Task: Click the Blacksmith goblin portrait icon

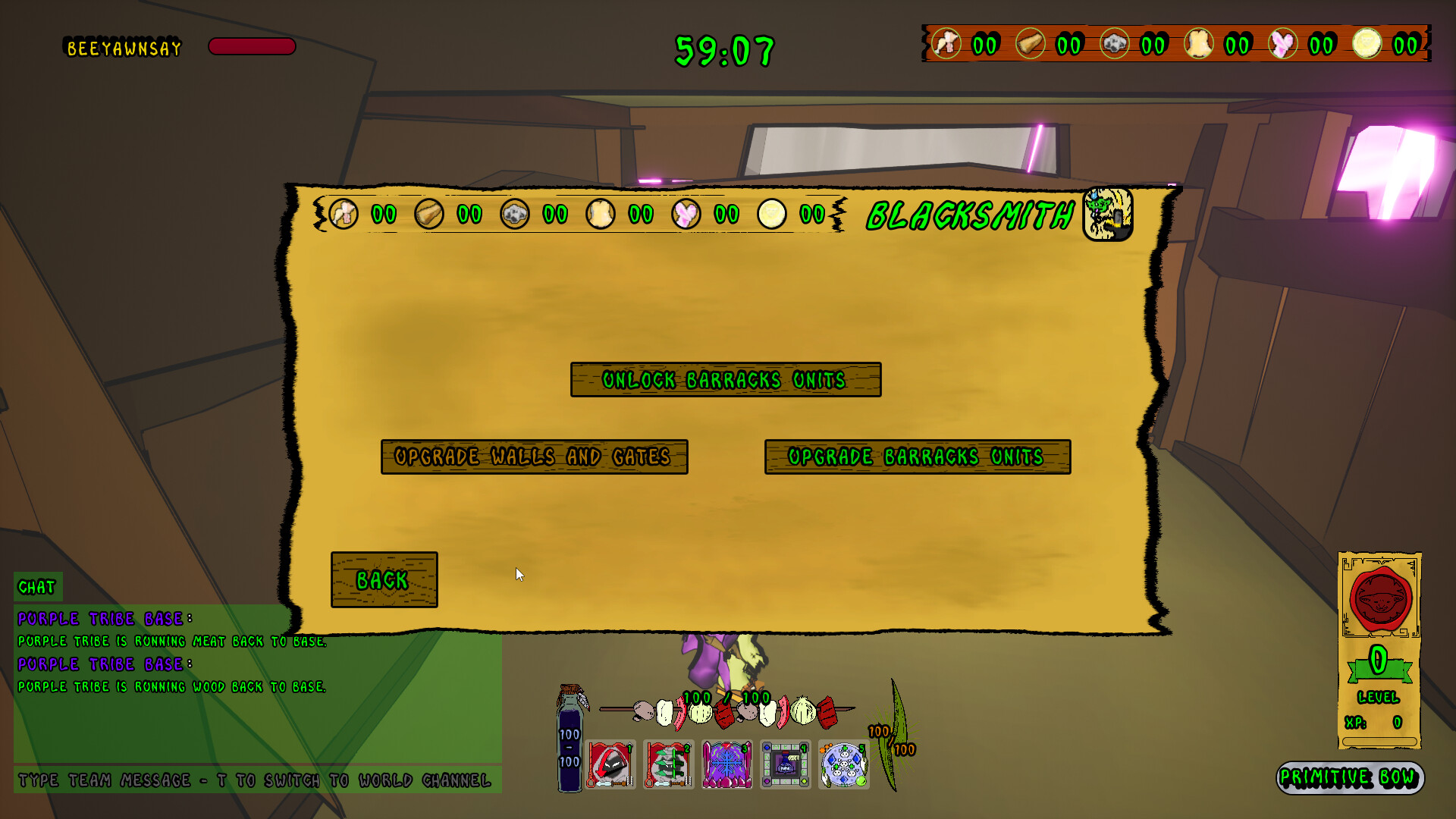Action: 1106,215
